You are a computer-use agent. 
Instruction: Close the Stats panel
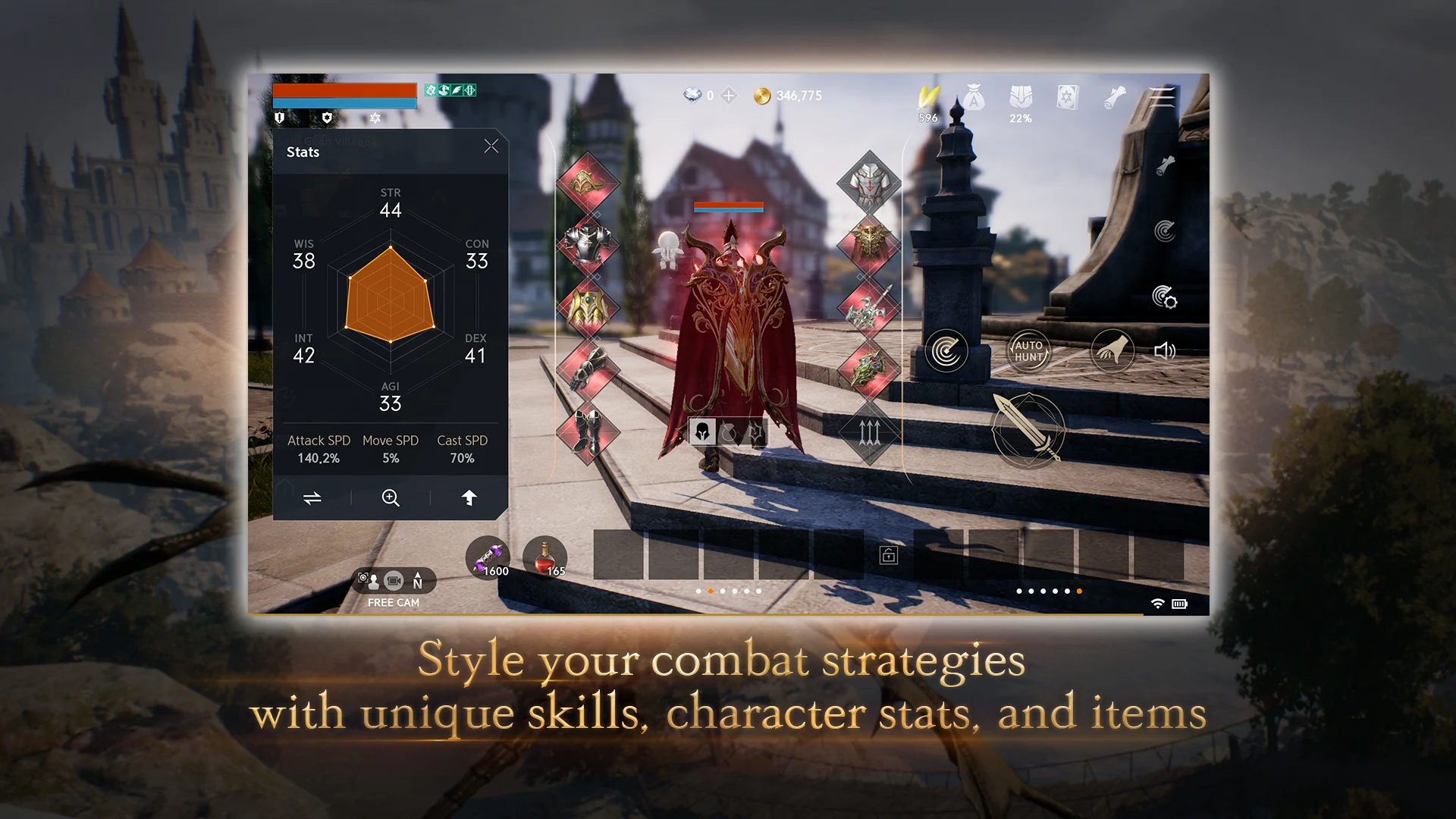[x=491, y=146]
